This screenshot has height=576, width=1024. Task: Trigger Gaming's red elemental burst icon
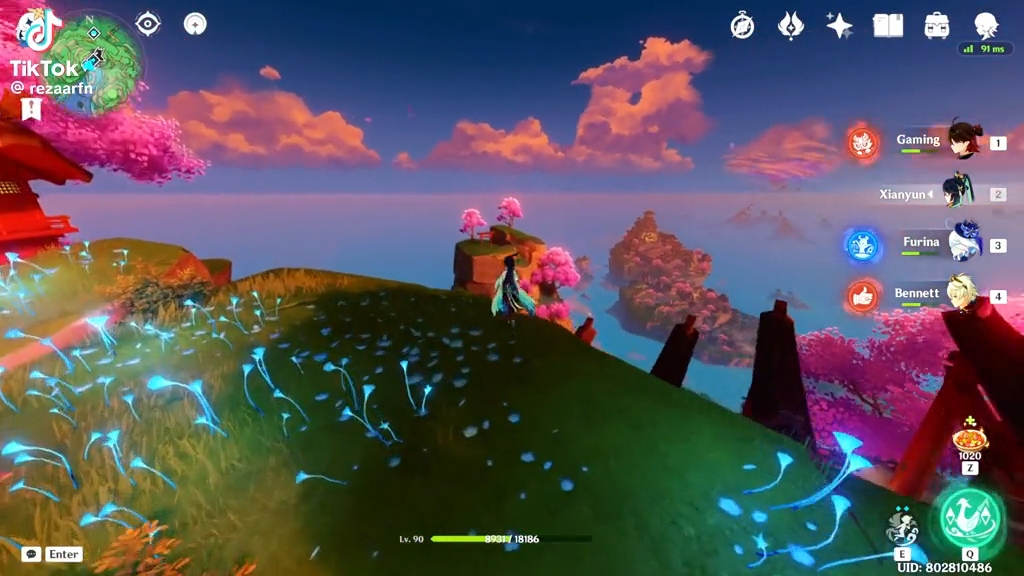863,143
